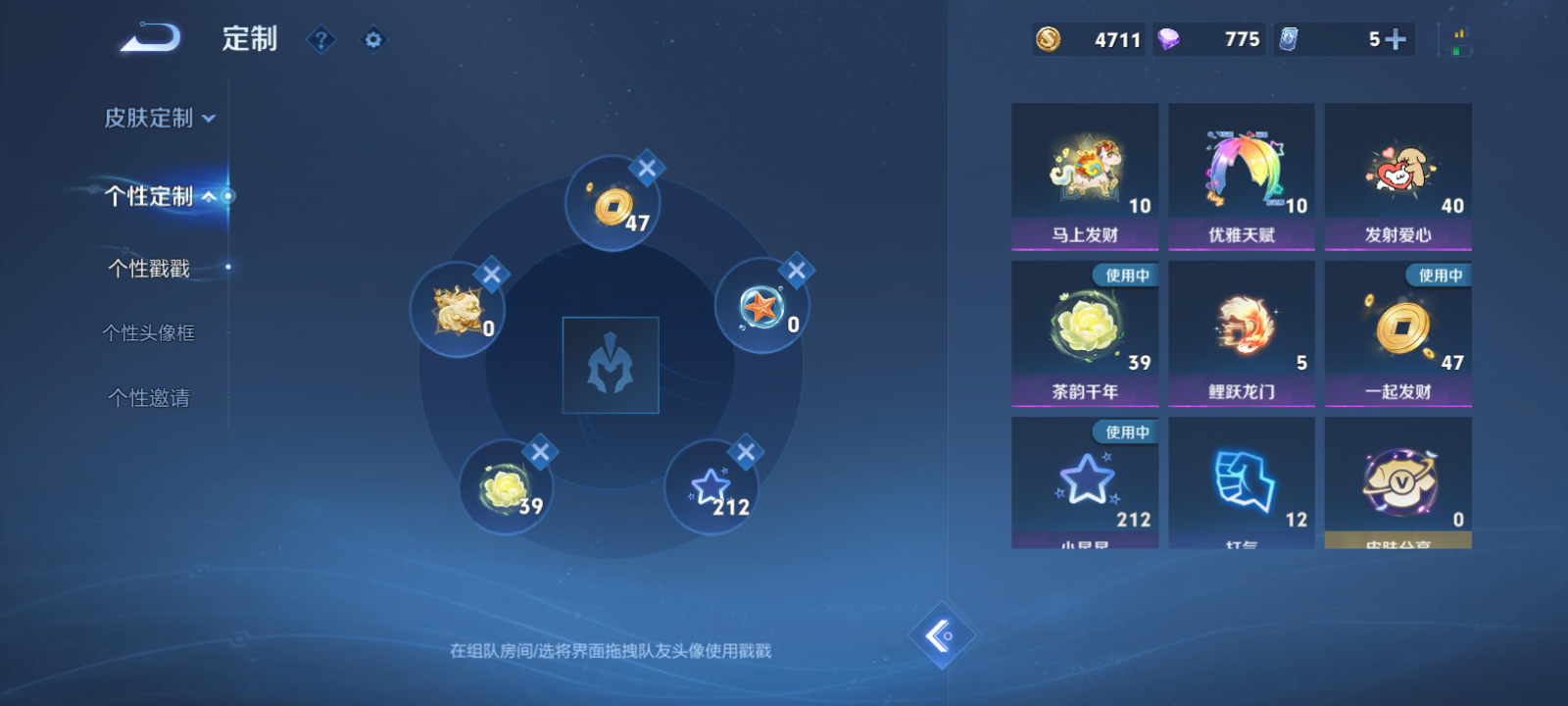This screenshot has height=706, width=1568.
Task: Remove the coin stamp from the wheel
Action: point(646,169)
